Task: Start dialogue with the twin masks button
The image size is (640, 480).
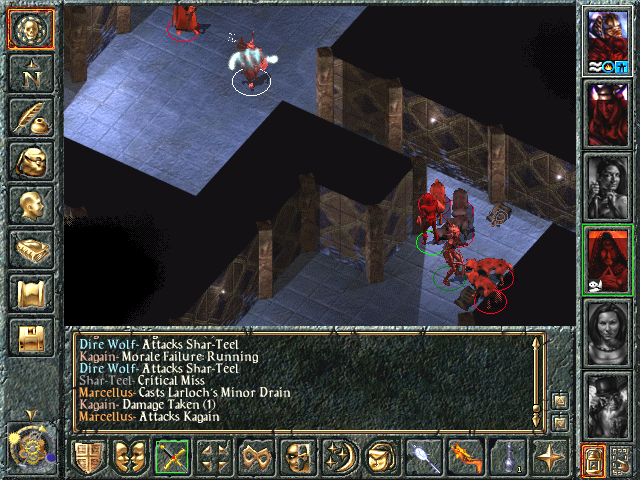Action: coord(130,458)
